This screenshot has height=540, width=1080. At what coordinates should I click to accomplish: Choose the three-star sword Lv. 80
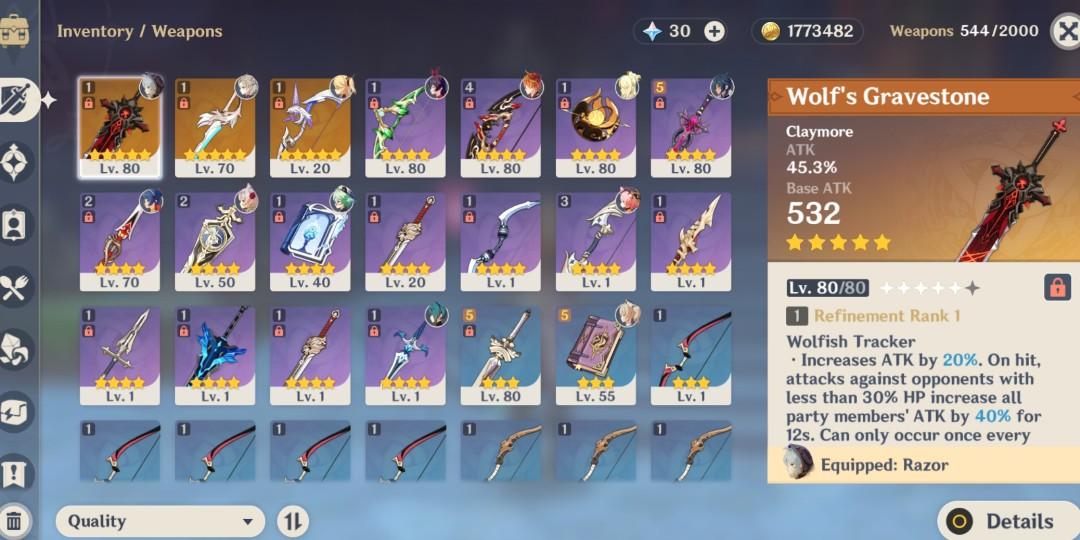click(x=500, y=355)
